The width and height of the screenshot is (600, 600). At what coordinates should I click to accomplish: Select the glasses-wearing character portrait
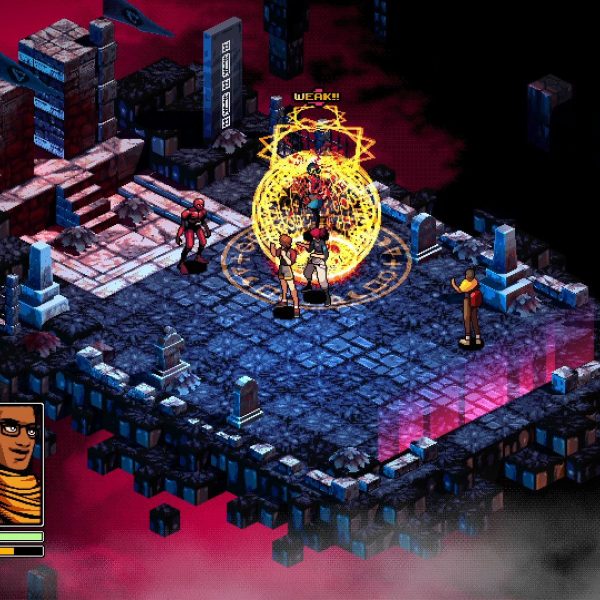coord(20,464)
